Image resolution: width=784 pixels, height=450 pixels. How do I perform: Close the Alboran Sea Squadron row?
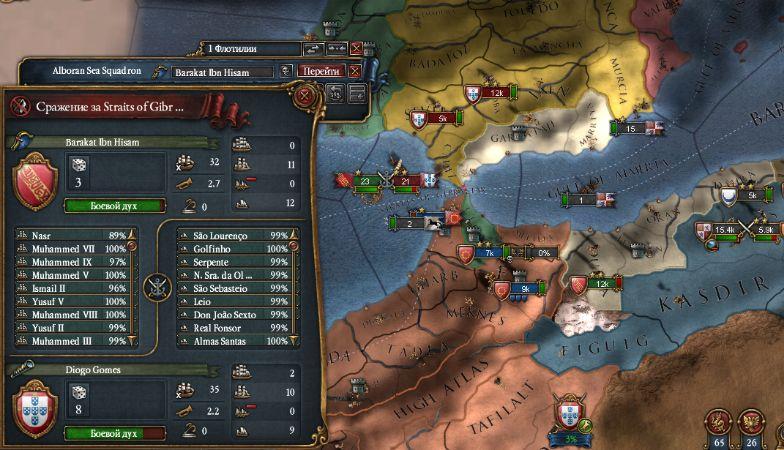coord(354,72)
